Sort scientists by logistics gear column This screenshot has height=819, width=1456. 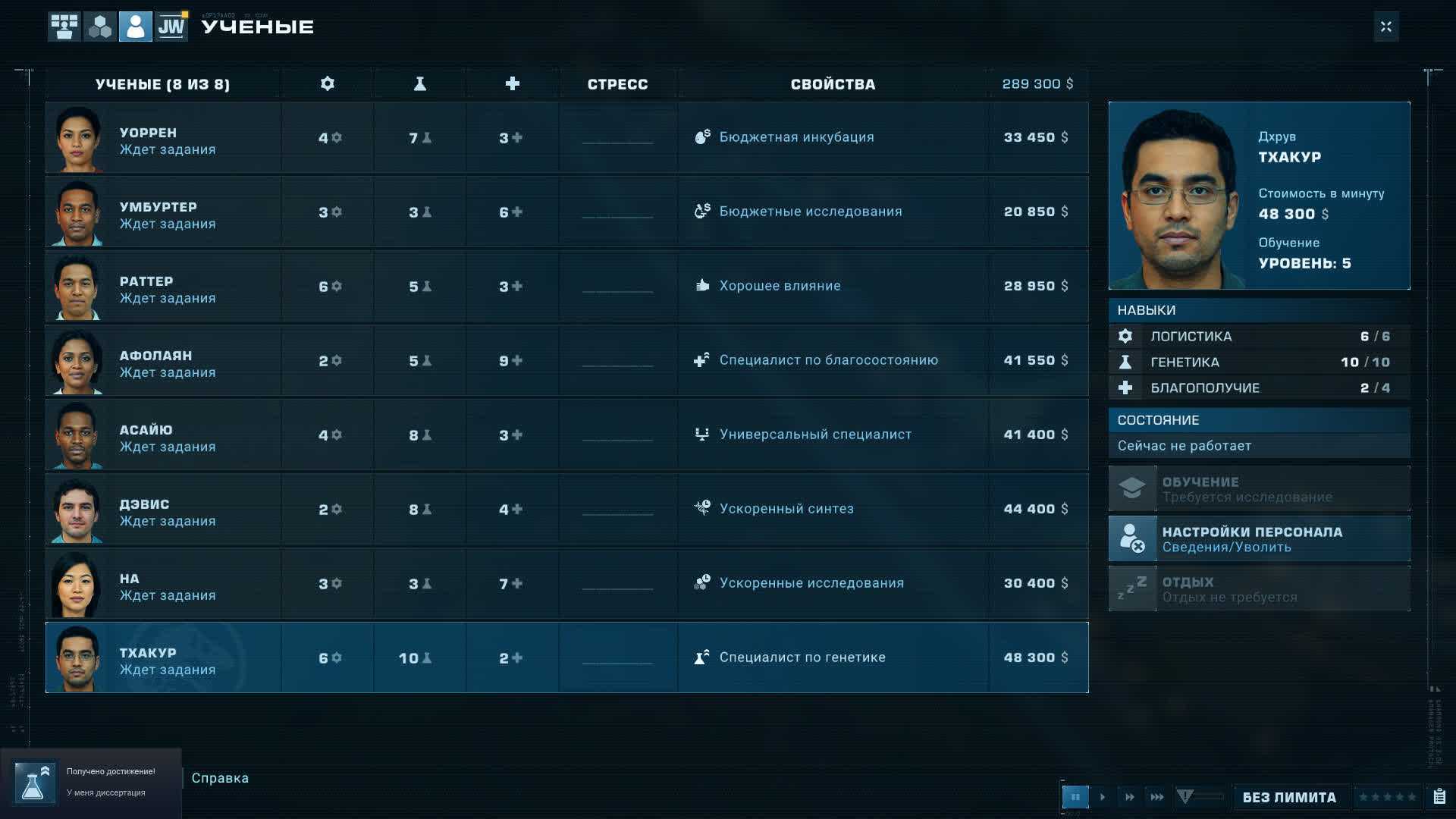tap(328, 84)
